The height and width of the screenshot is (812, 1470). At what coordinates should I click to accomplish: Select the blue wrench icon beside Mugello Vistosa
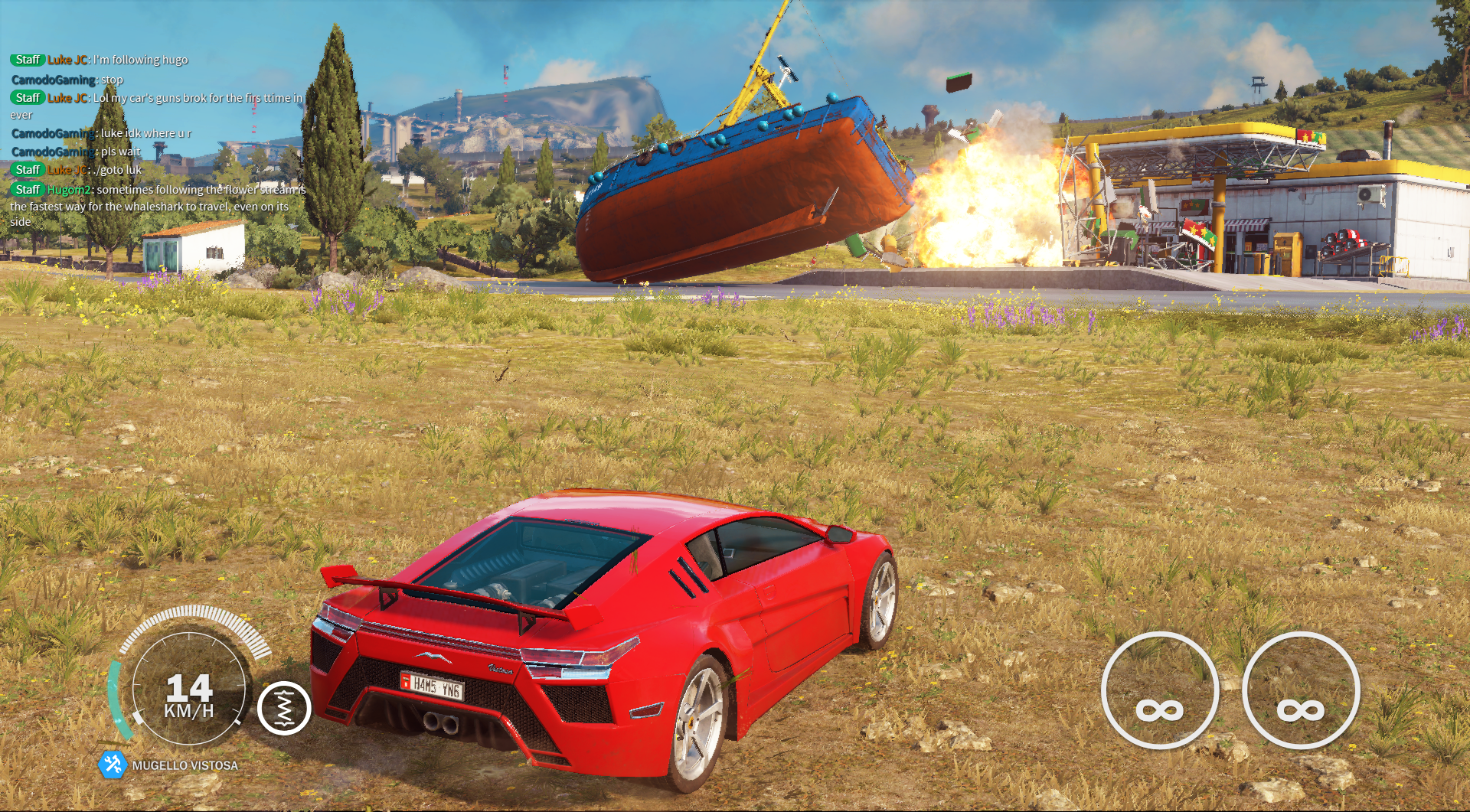[113, 764]
